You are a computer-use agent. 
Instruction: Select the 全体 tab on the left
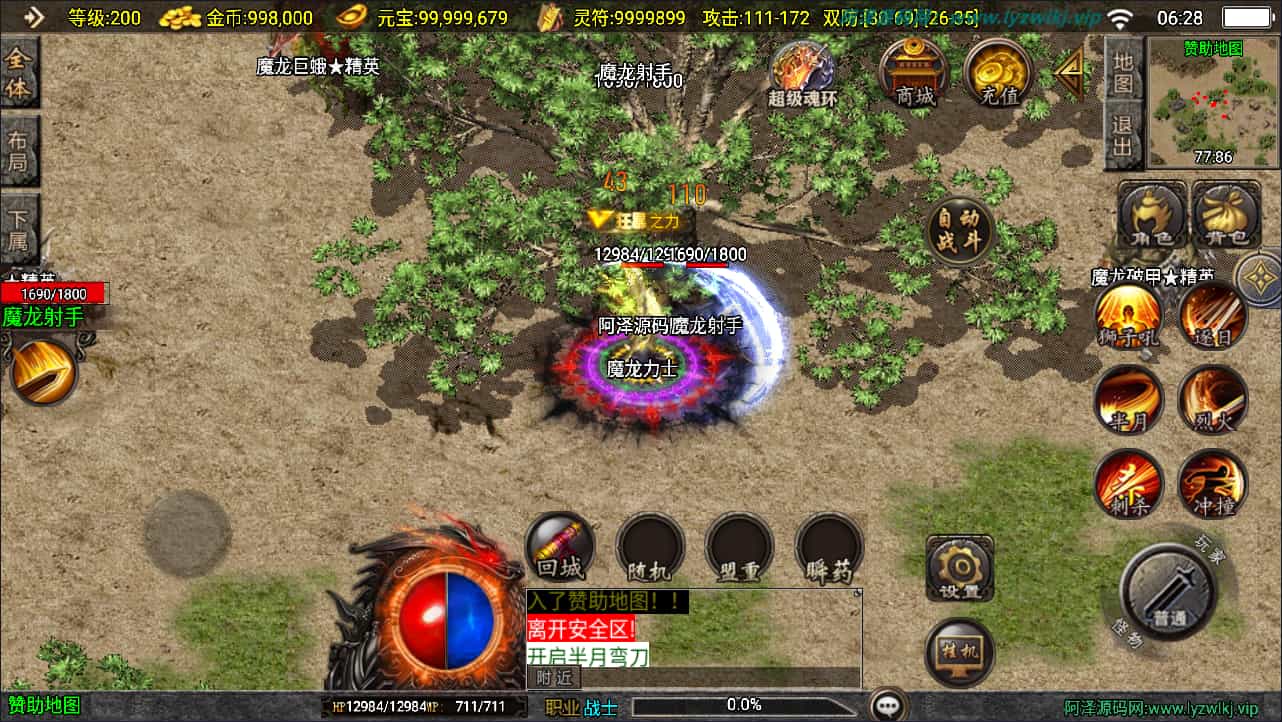[18, 73]
